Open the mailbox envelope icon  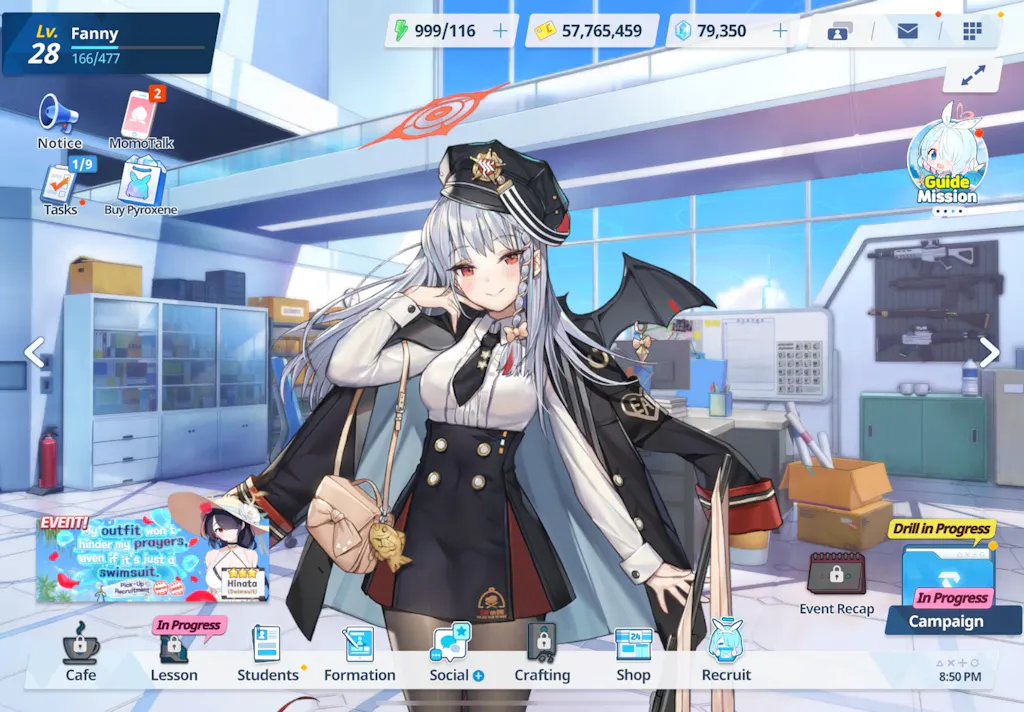click(x=907, y=31)
